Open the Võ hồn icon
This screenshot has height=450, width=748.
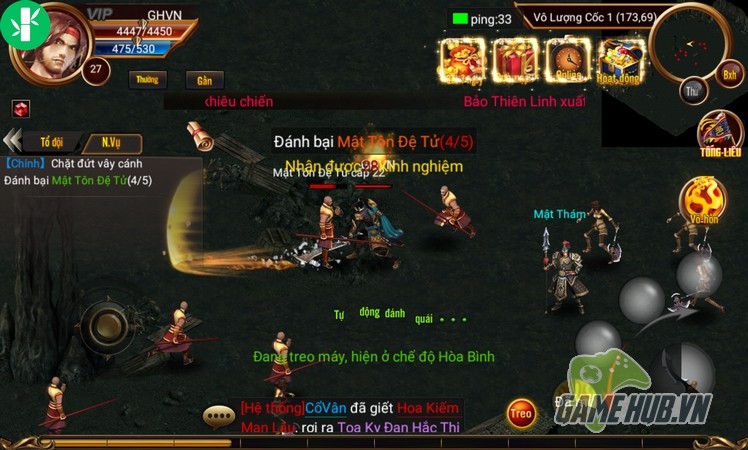click(705, 198)
